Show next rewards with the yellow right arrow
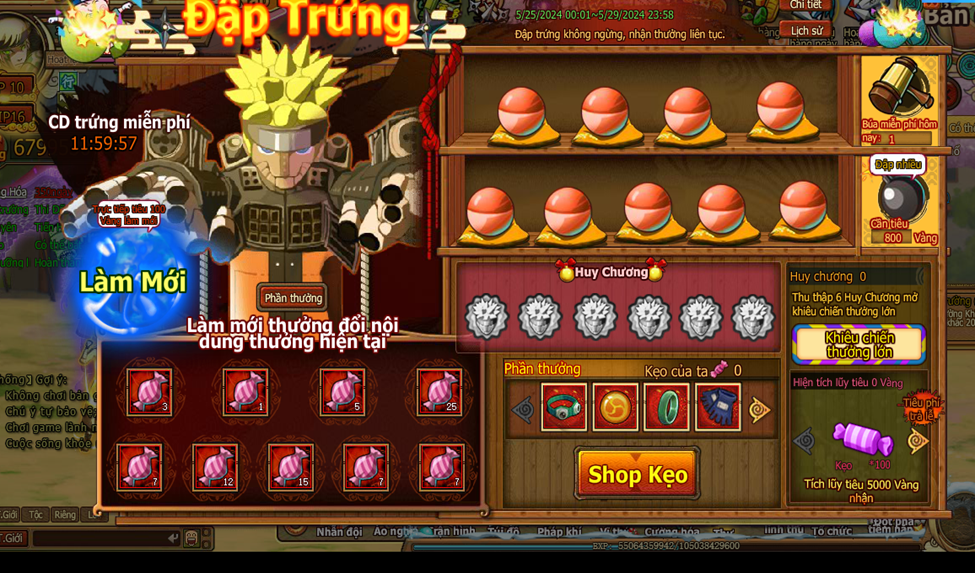This screenshot has width=975, height=573. point(760,409)
